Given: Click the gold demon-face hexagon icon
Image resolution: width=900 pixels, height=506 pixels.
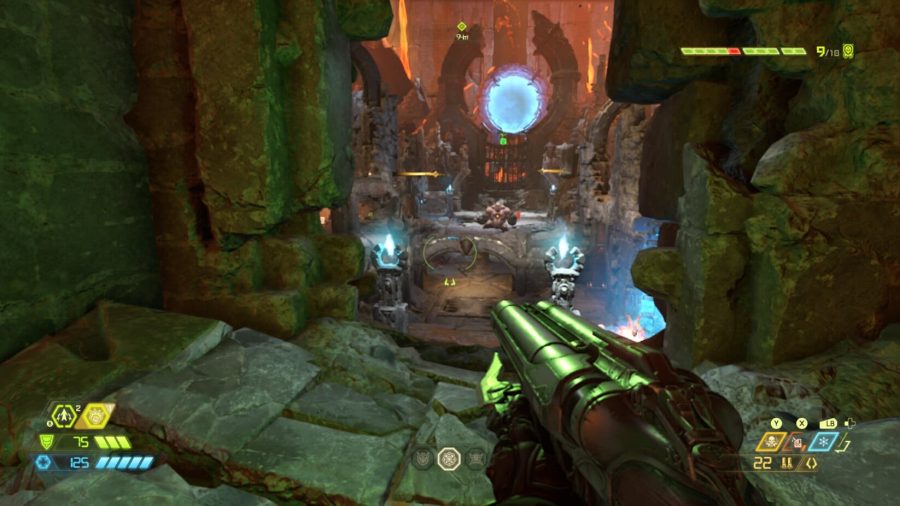Looking at the screenshot, I should click(x=96, y=415).
